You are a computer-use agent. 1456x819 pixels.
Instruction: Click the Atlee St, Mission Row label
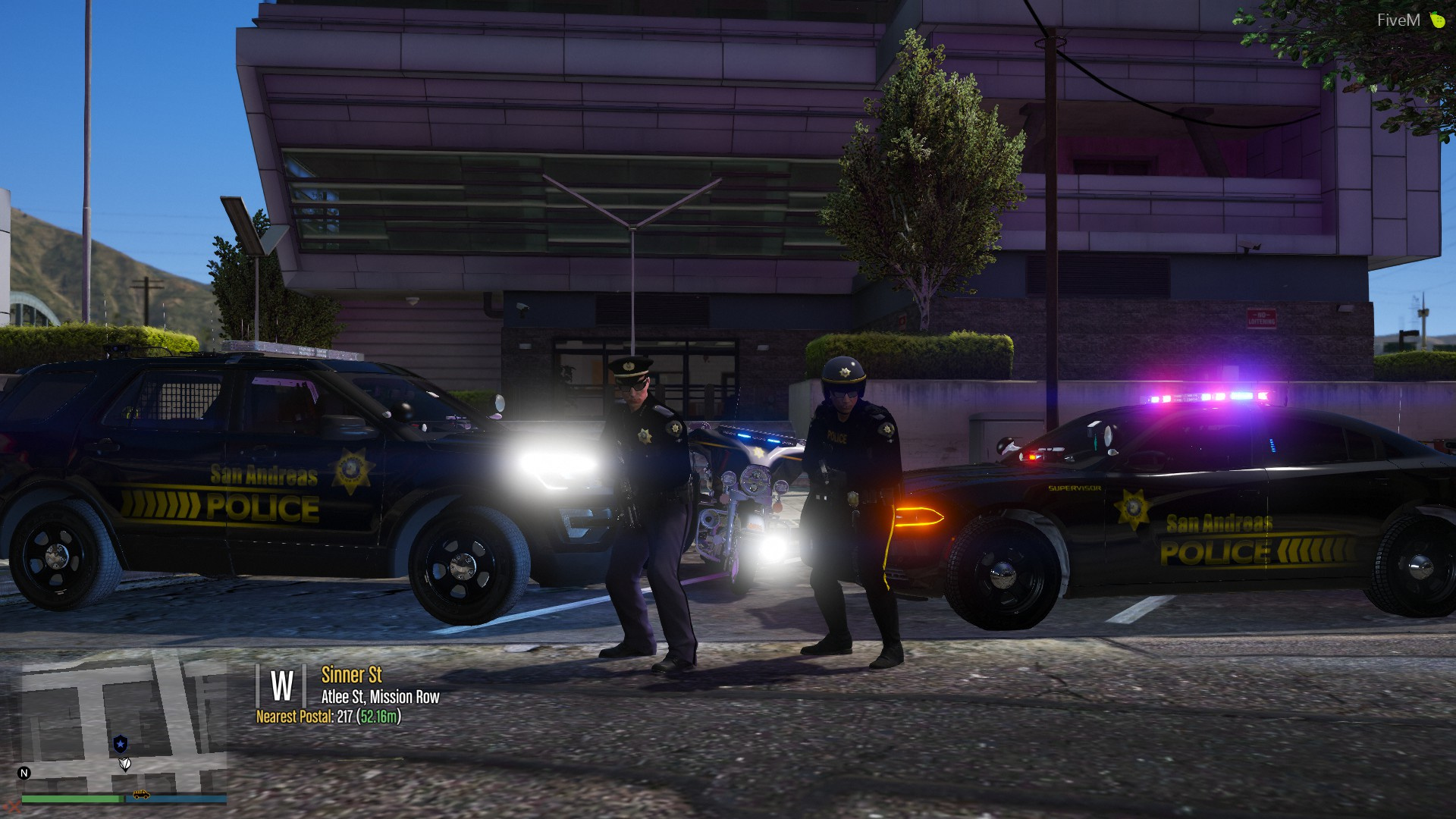point(381,696)
